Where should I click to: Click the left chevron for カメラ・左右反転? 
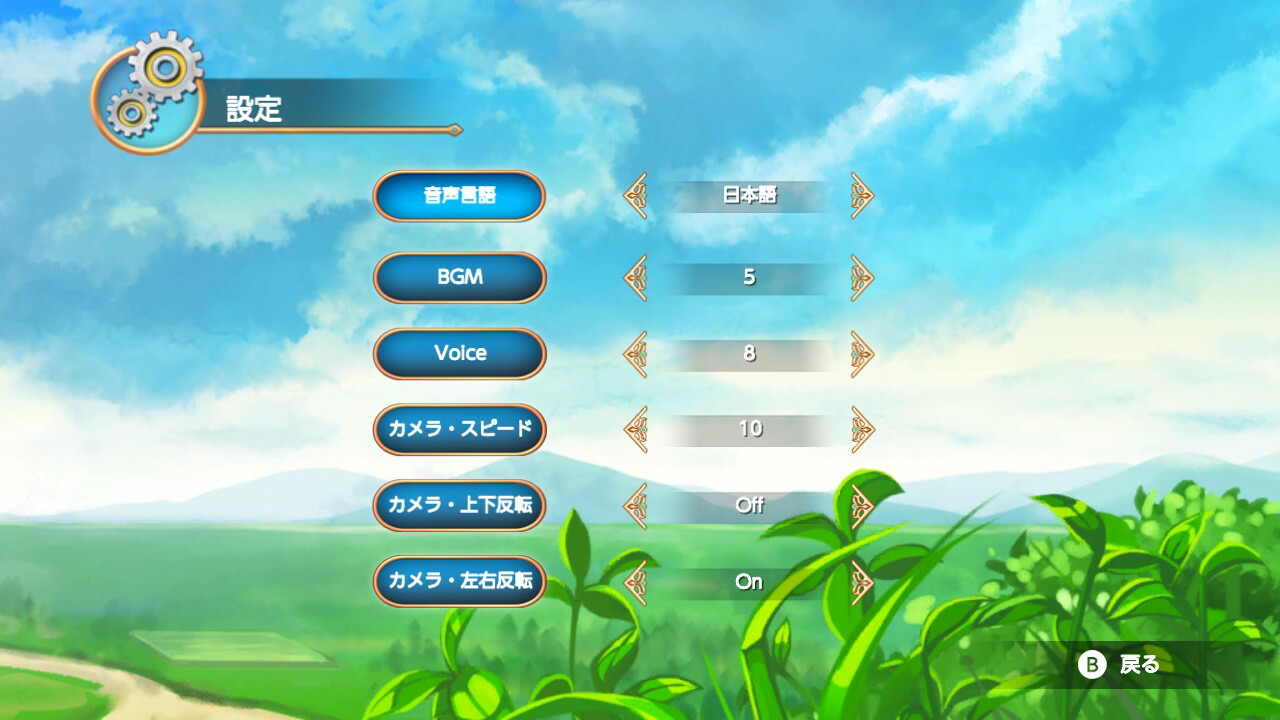(634, 581)
